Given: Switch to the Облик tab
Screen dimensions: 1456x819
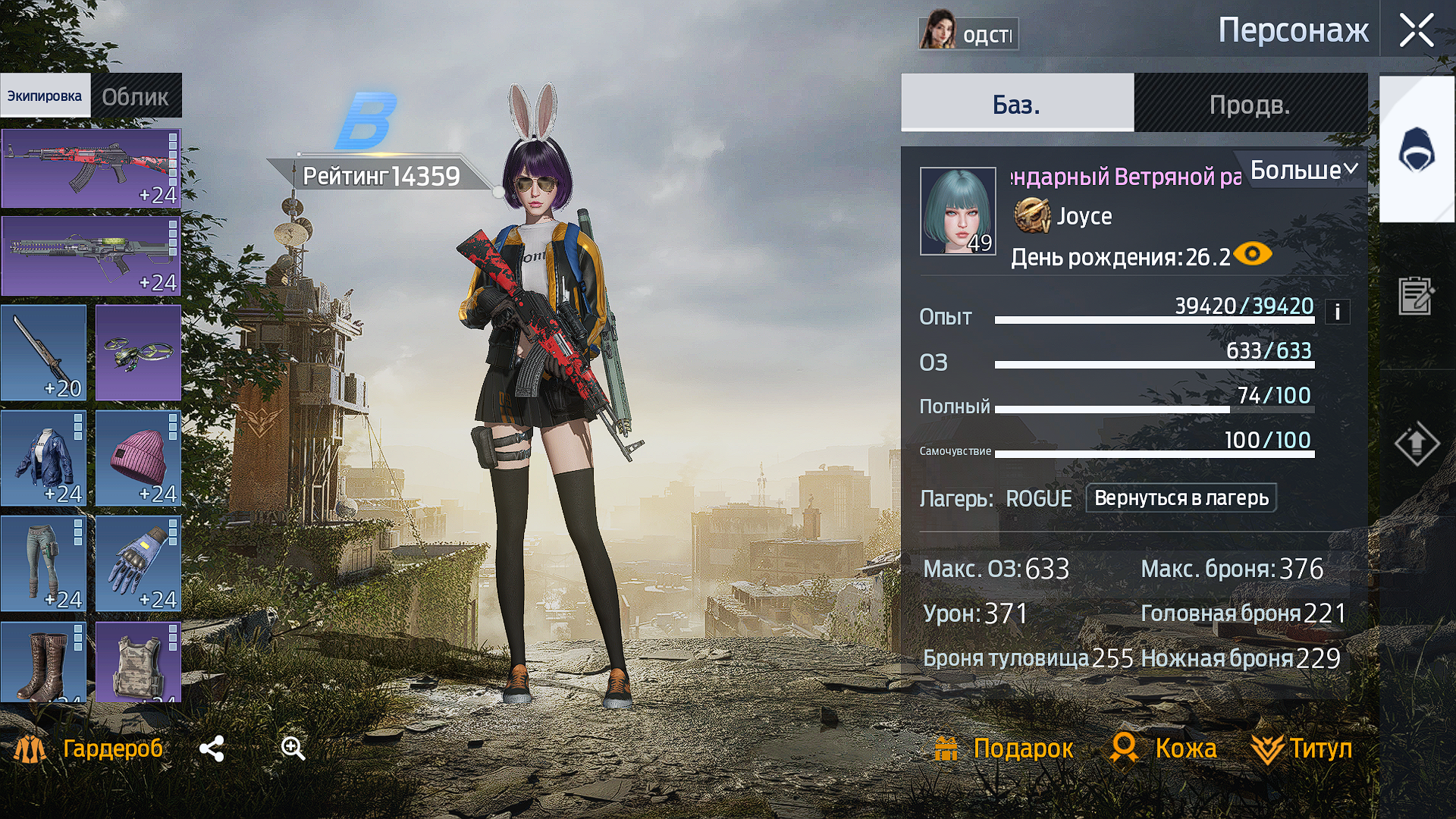Looking at the screenshot, I should pos(135,96).
